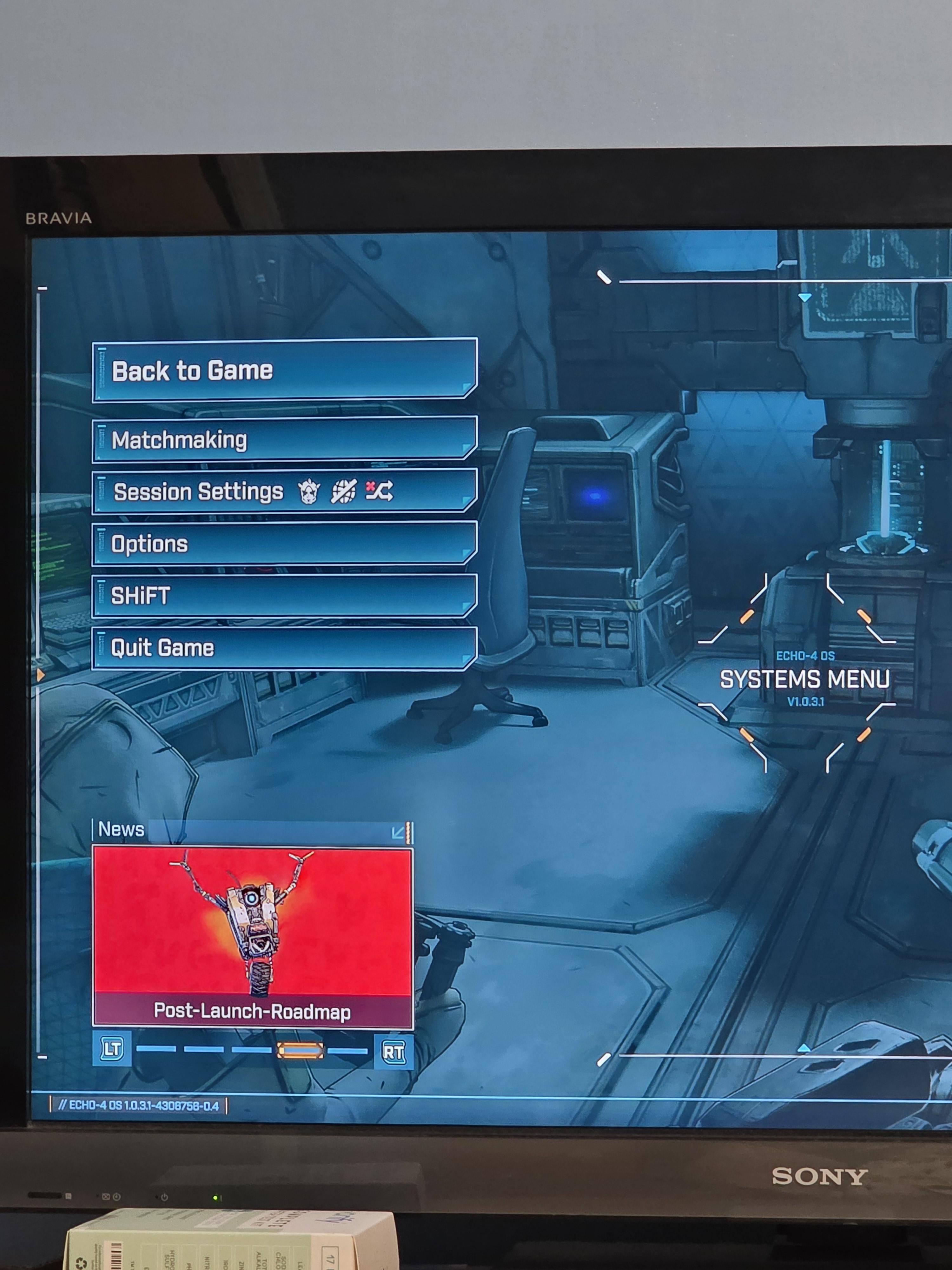This screenshot has height=1270, width=952.
Task: Open the Matchmaking menu
Action: point(284,439)
